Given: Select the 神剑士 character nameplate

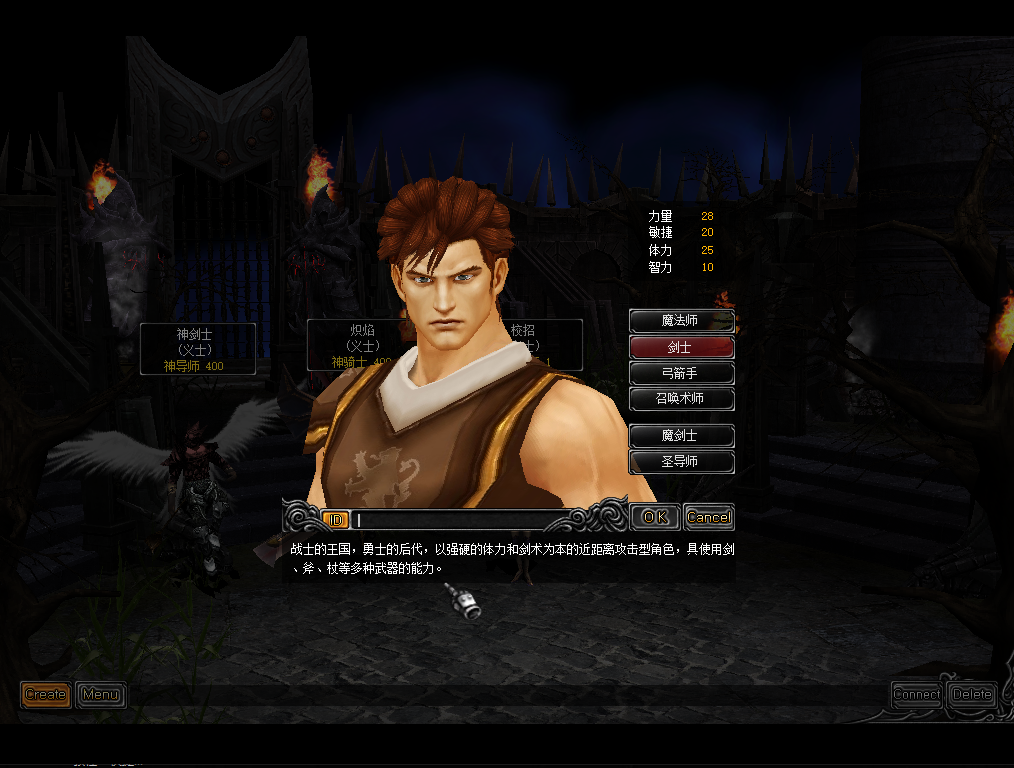Looking at the screenshot, I should pos(197,349).
